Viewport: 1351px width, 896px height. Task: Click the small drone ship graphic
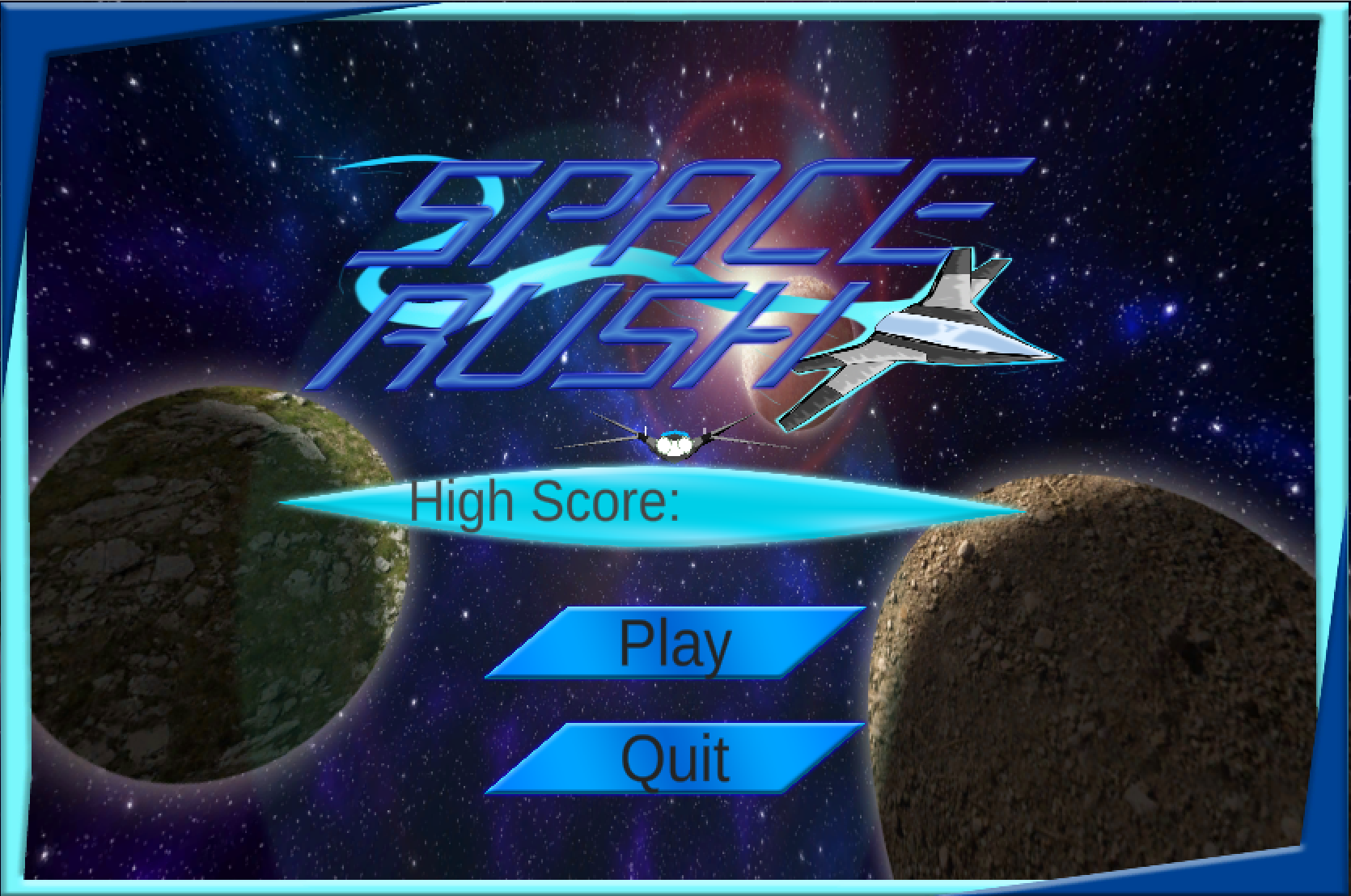pyautogui.click(x=675, y=443)
